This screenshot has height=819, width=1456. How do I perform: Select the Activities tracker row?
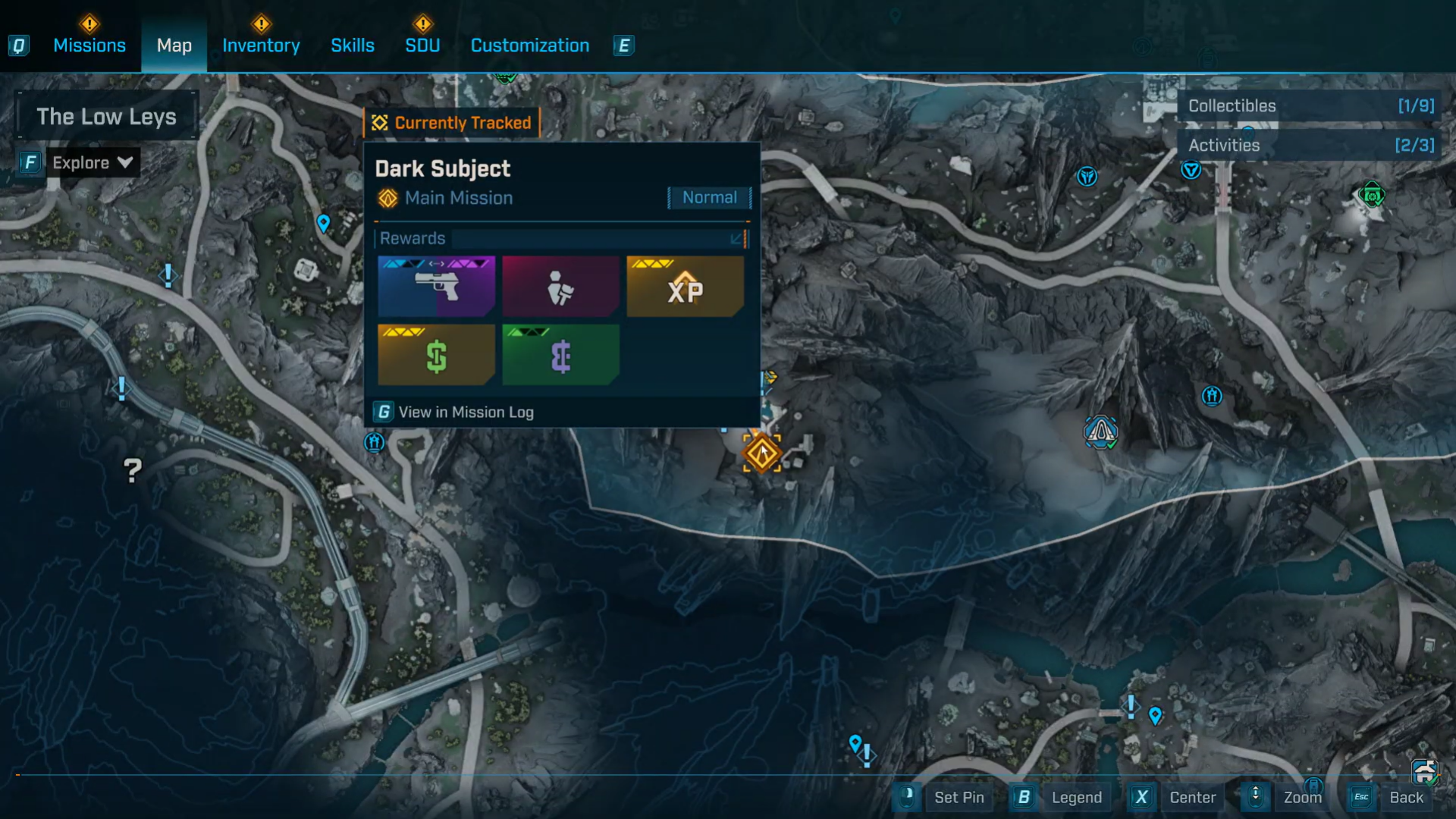pyautogui.click(x=1310, y=146)
